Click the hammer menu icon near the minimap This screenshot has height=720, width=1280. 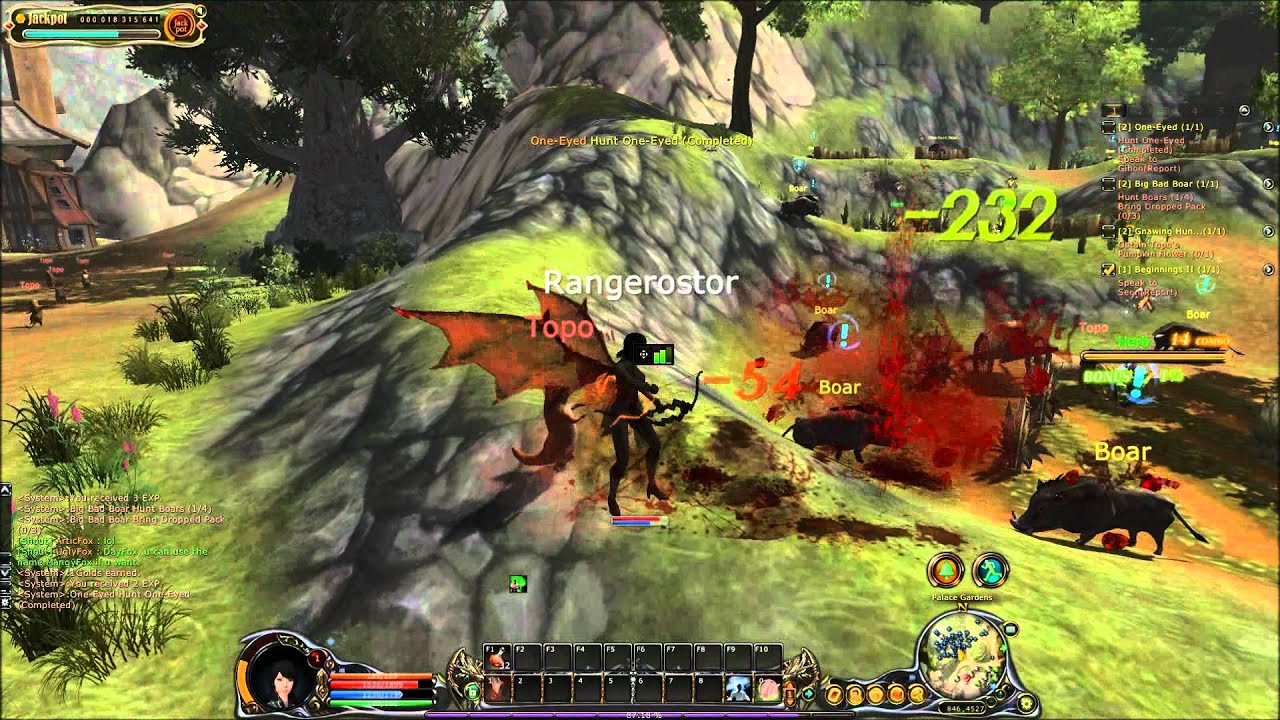[x=916, y=695]
